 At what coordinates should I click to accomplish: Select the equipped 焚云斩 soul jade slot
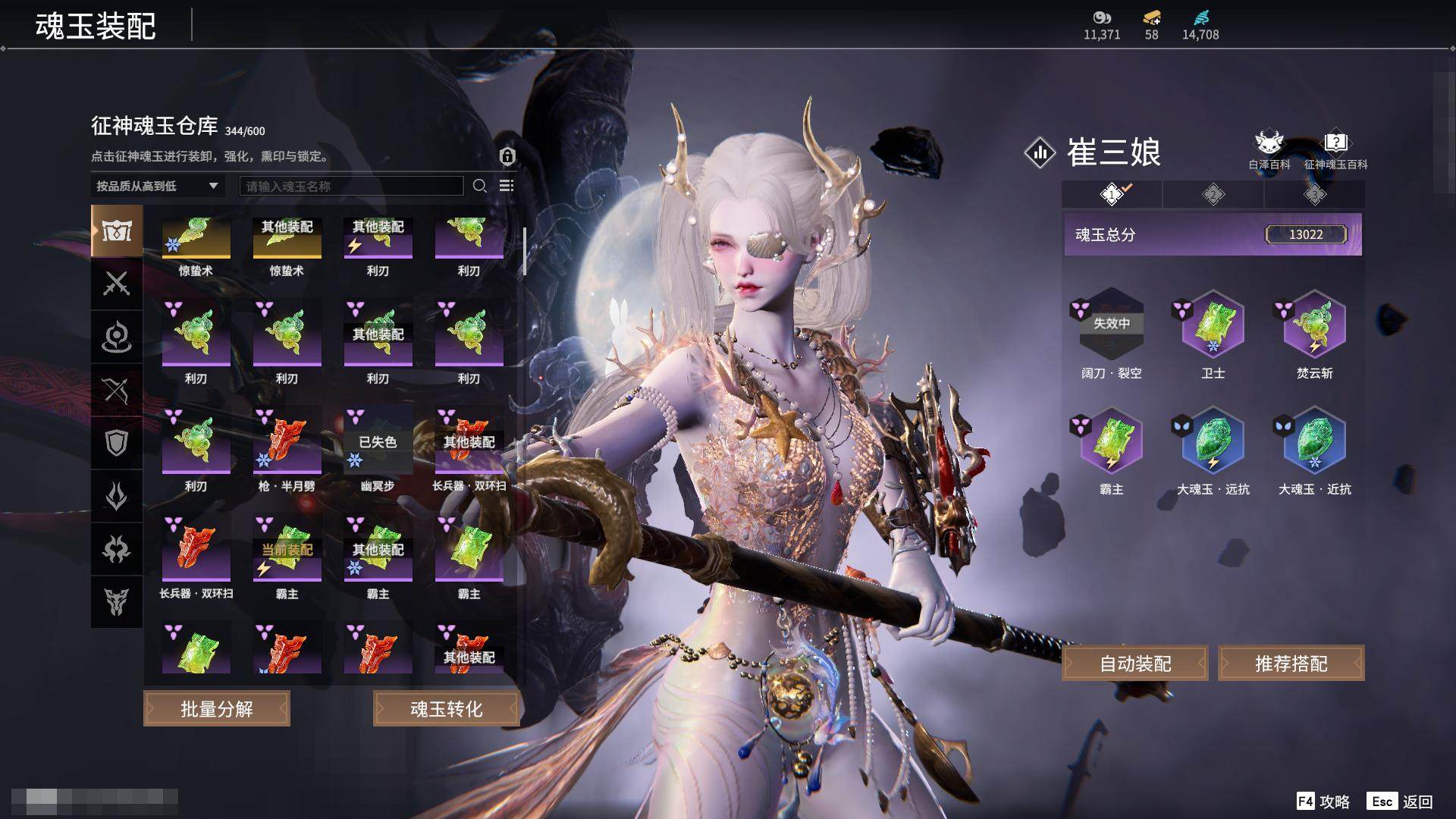[1314, 326]
